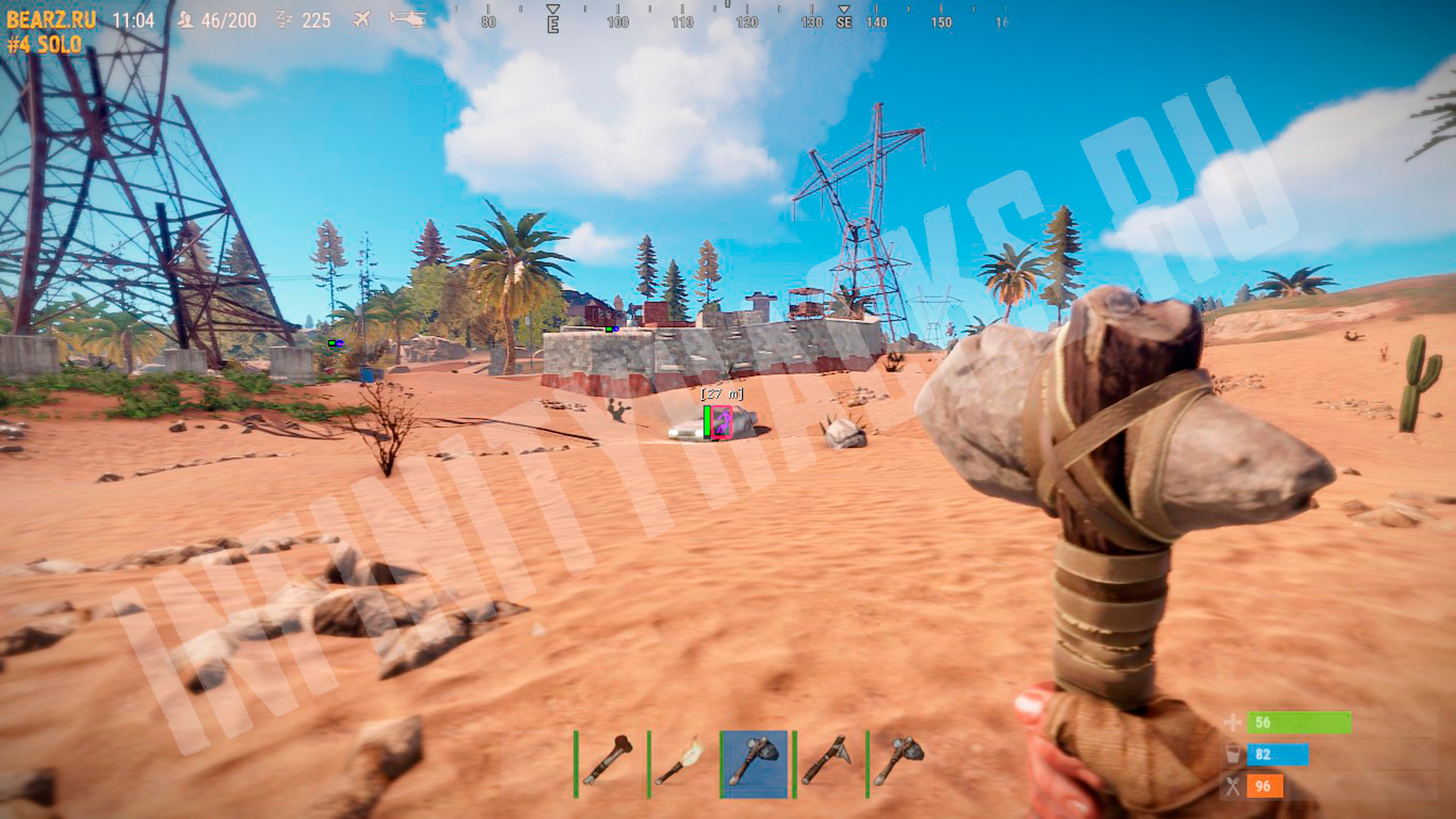This screenshot has height=819, width=1456.
Task: Select the unhighlighted stone hatchet slot
Action: point(901,762)
